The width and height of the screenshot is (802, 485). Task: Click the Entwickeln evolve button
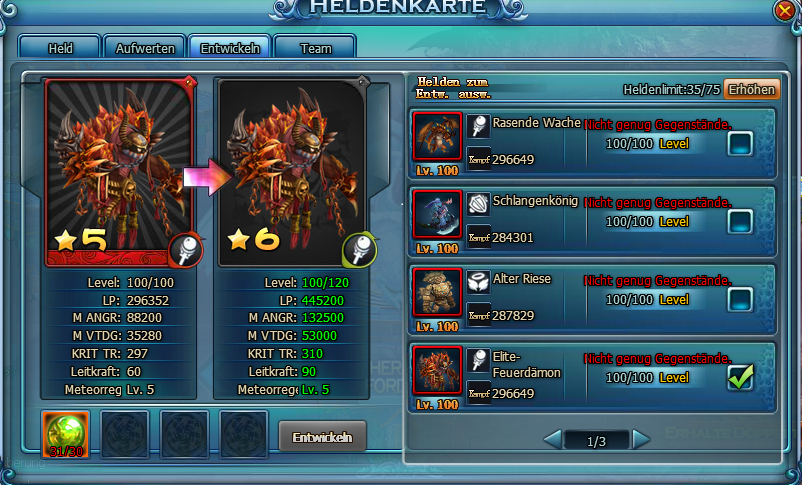click(x=322, y=438)
